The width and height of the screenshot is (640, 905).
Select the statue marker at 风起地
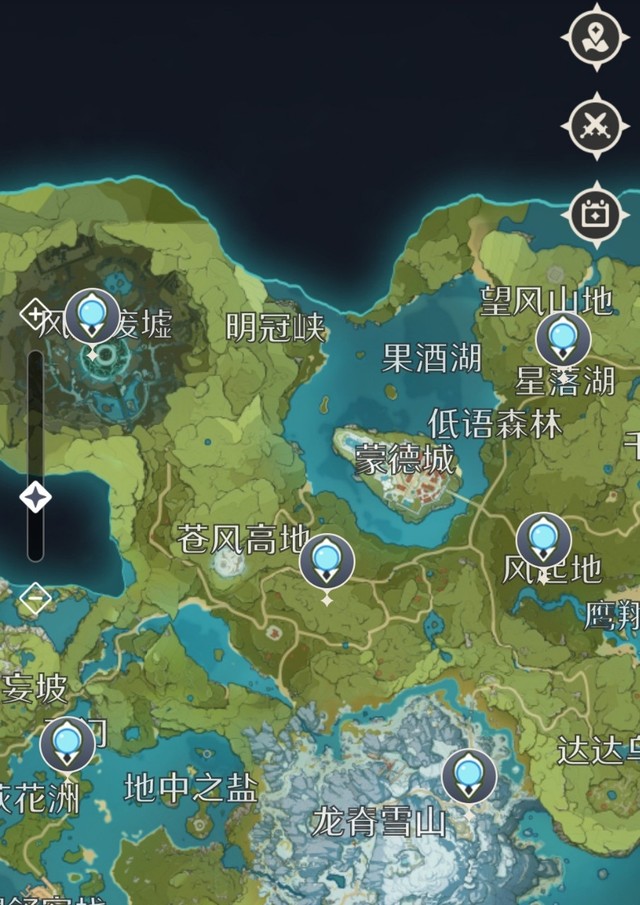click(x=544, y=540)
